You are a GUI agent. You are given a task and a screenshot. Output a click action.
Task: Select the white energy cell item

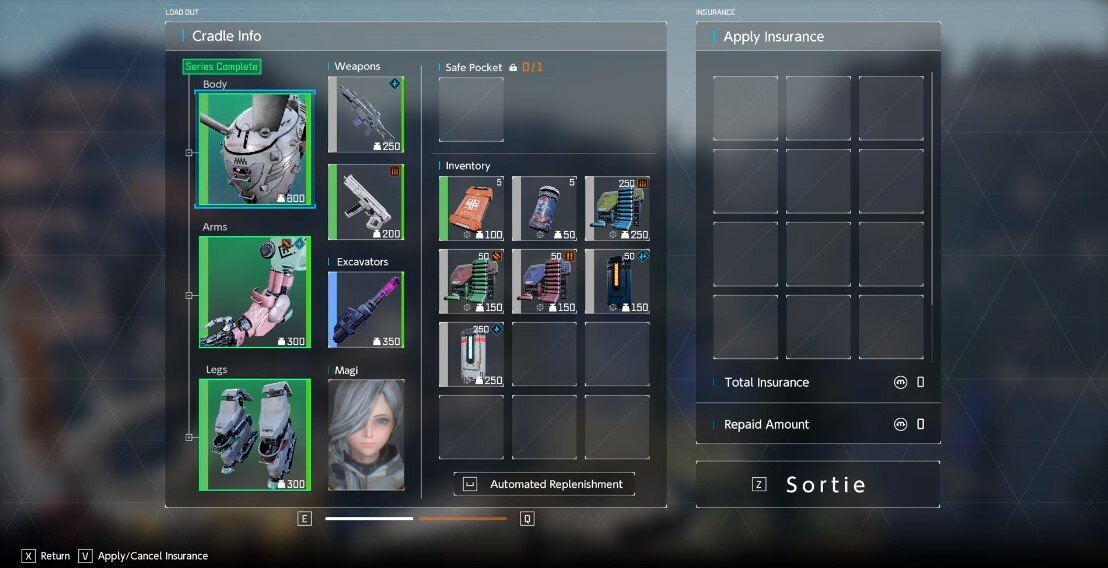(x=471, y=354)
